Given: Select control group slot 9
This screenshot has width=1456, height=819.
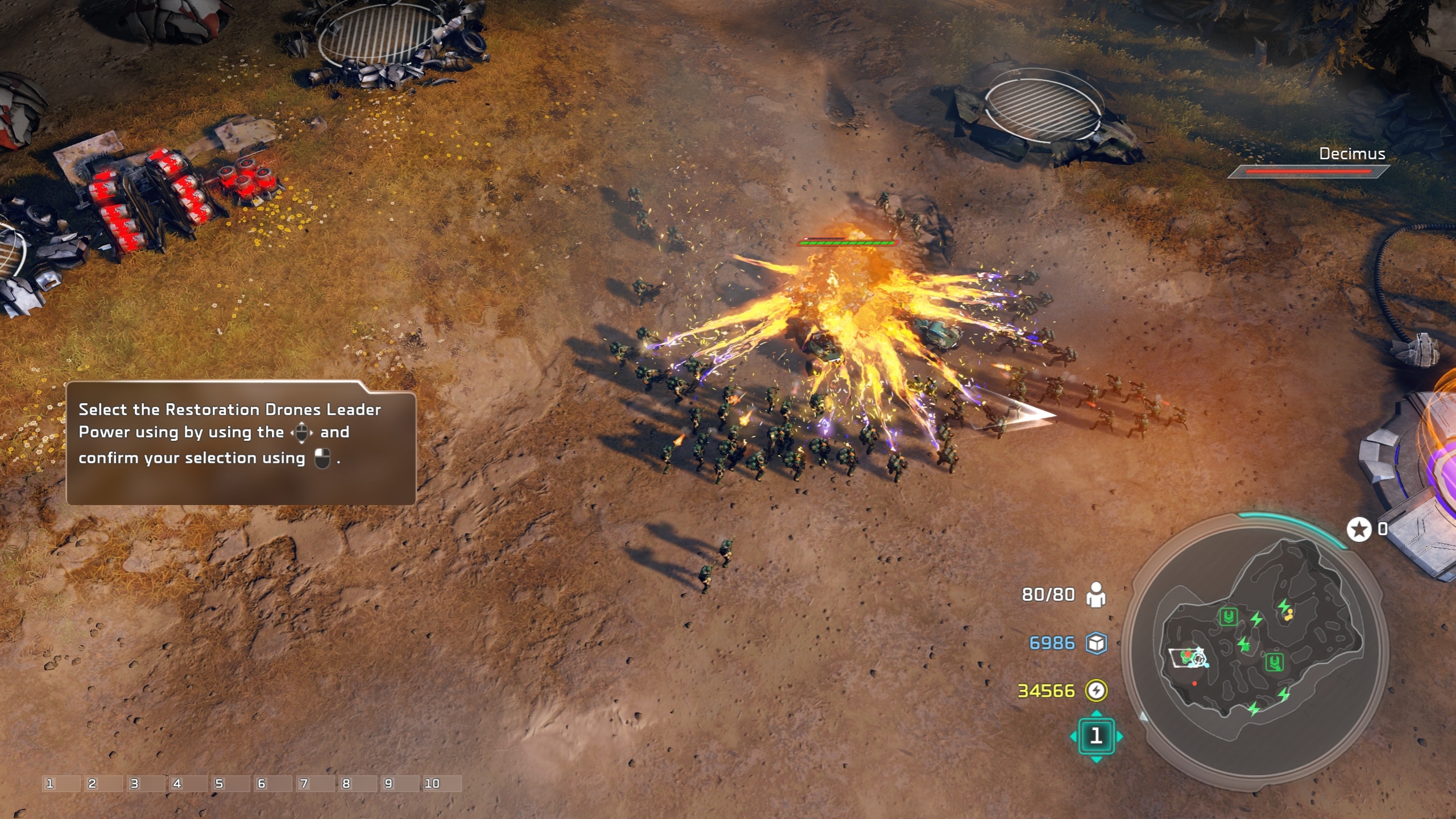Looking at the screenshot, I should pos(399,784).
